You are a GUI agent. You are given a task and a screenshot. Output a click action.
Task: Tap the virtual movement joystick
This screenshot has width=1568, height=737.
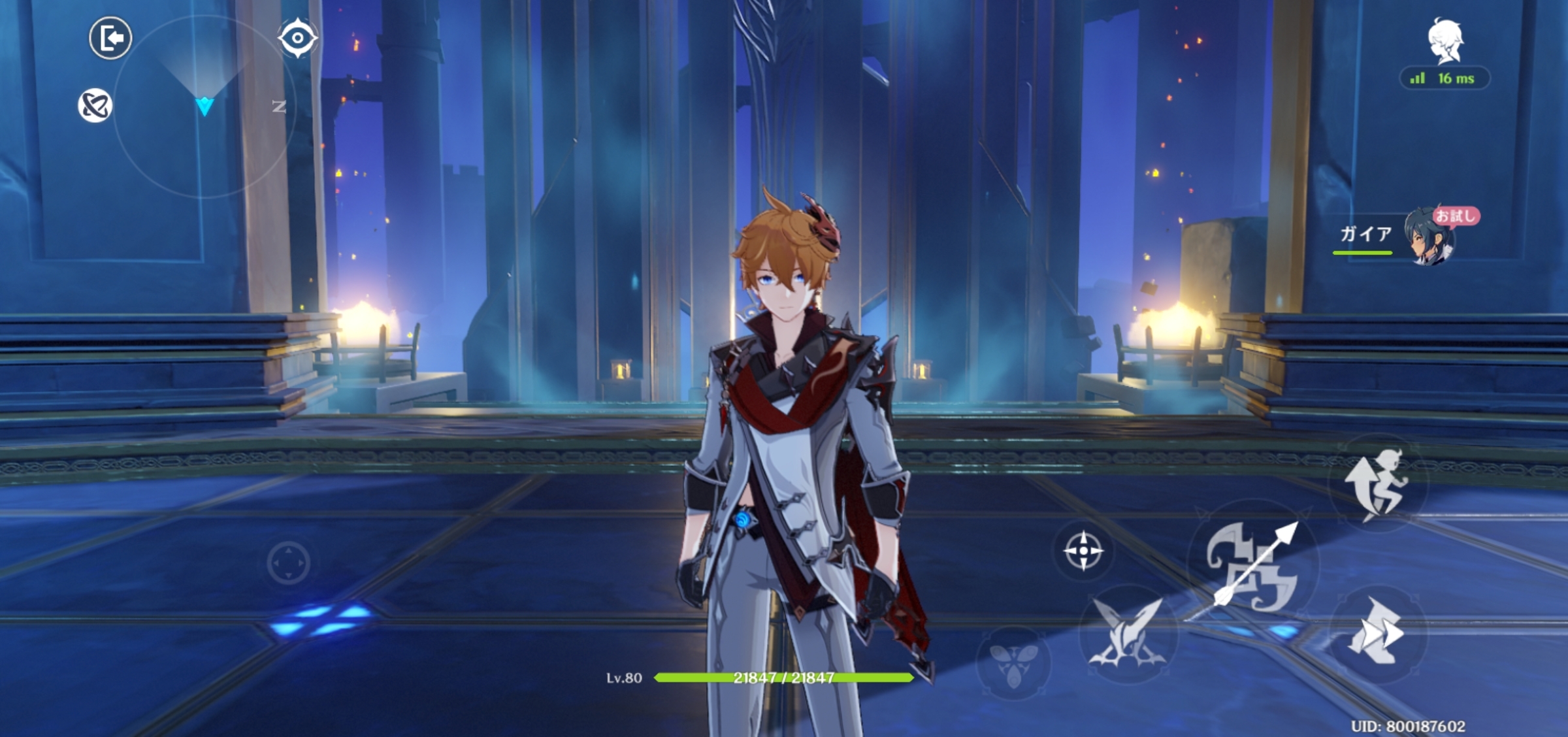point(288,562)
